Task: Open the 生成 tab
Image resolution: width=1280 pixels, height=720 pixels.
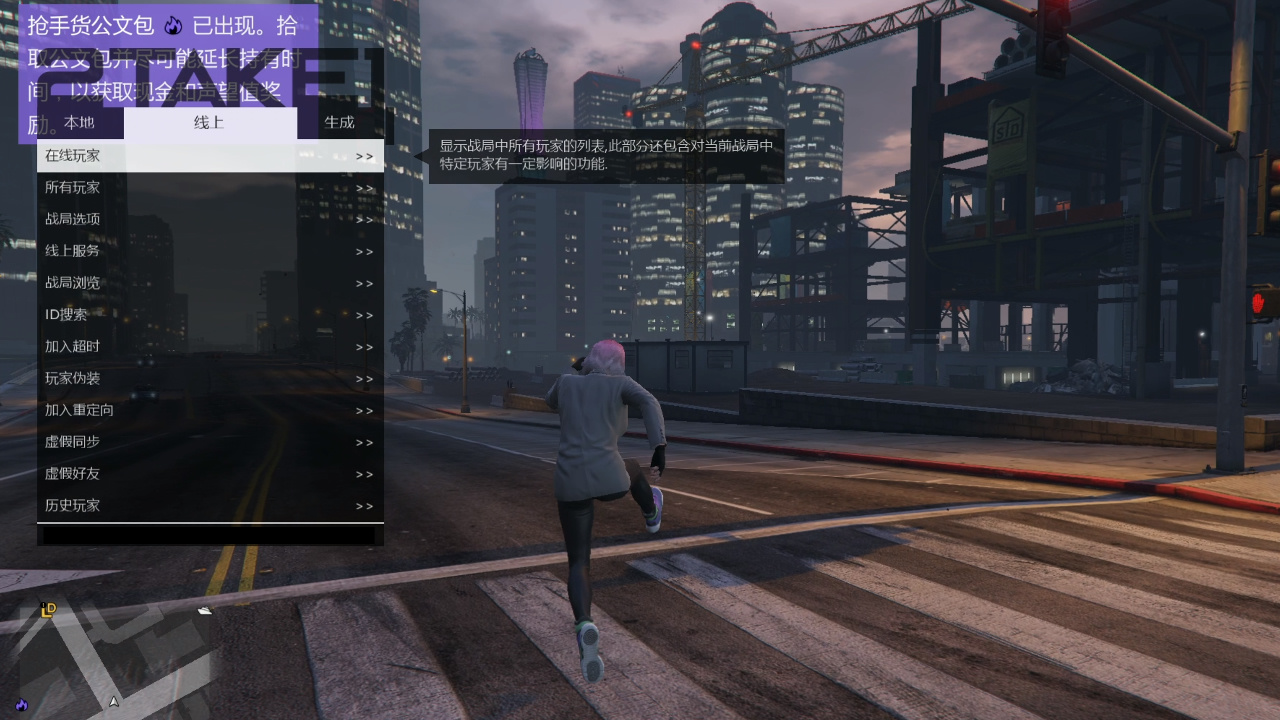Action: pos(340,123)
